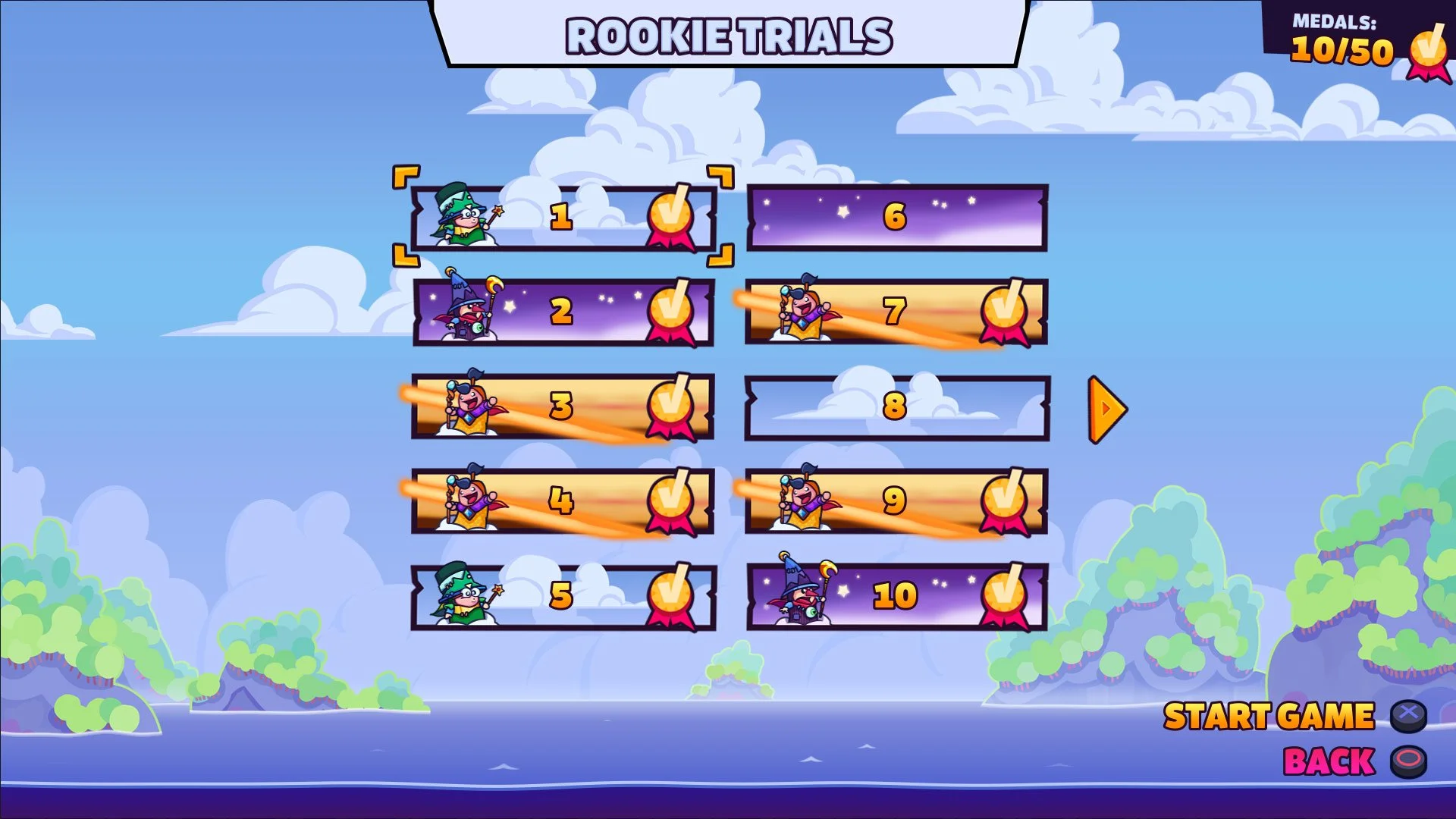Click the ROOKIE TRIALS title banner

(x=728, y=34)
